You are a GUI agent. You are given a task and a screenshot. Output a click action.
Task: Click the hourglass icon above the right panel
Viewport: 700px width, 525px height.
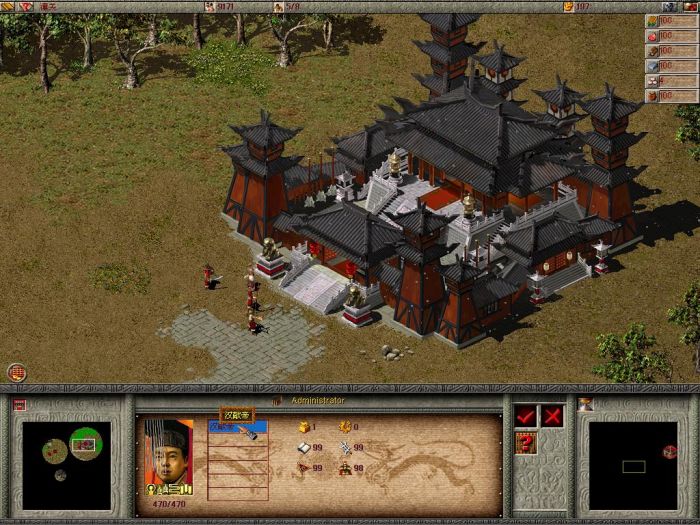point(586,404)
